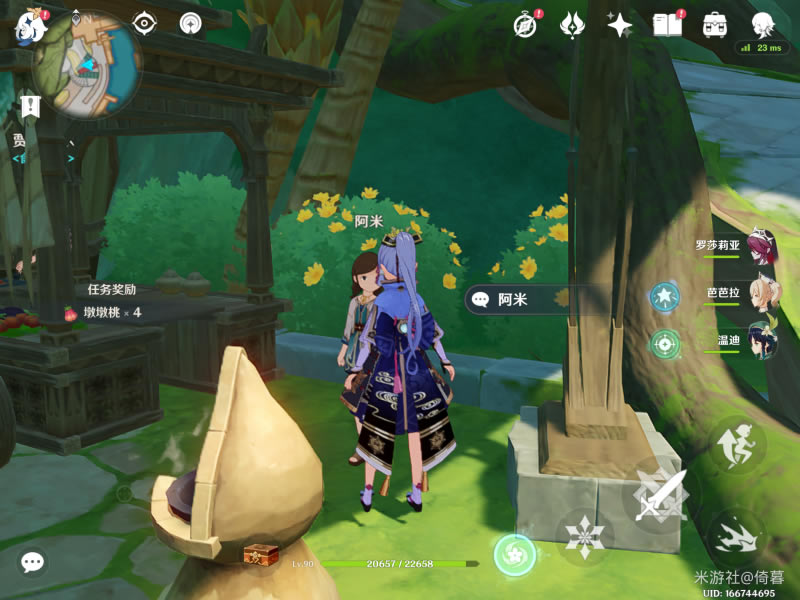
Task: Switch to party member 芭芭拉
Action: click(762, 295)
